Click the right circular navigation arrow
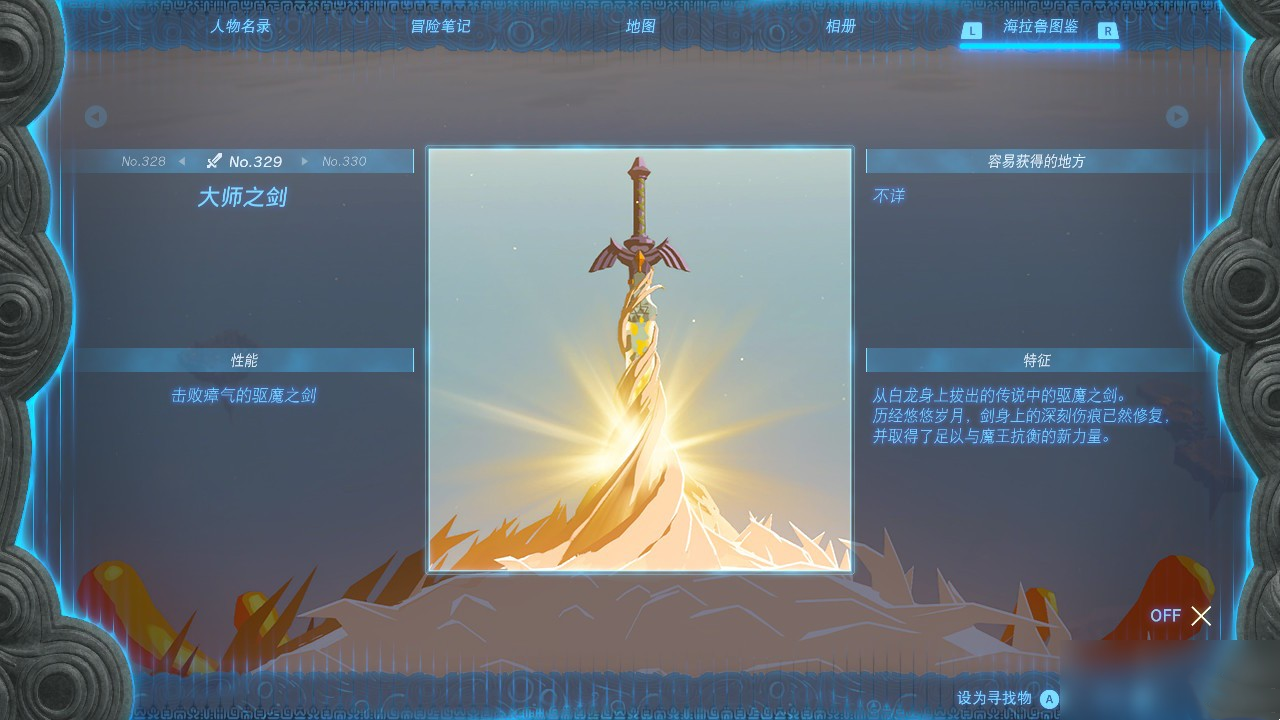Screen dimensions: 1280x720 pos(1177,117)
